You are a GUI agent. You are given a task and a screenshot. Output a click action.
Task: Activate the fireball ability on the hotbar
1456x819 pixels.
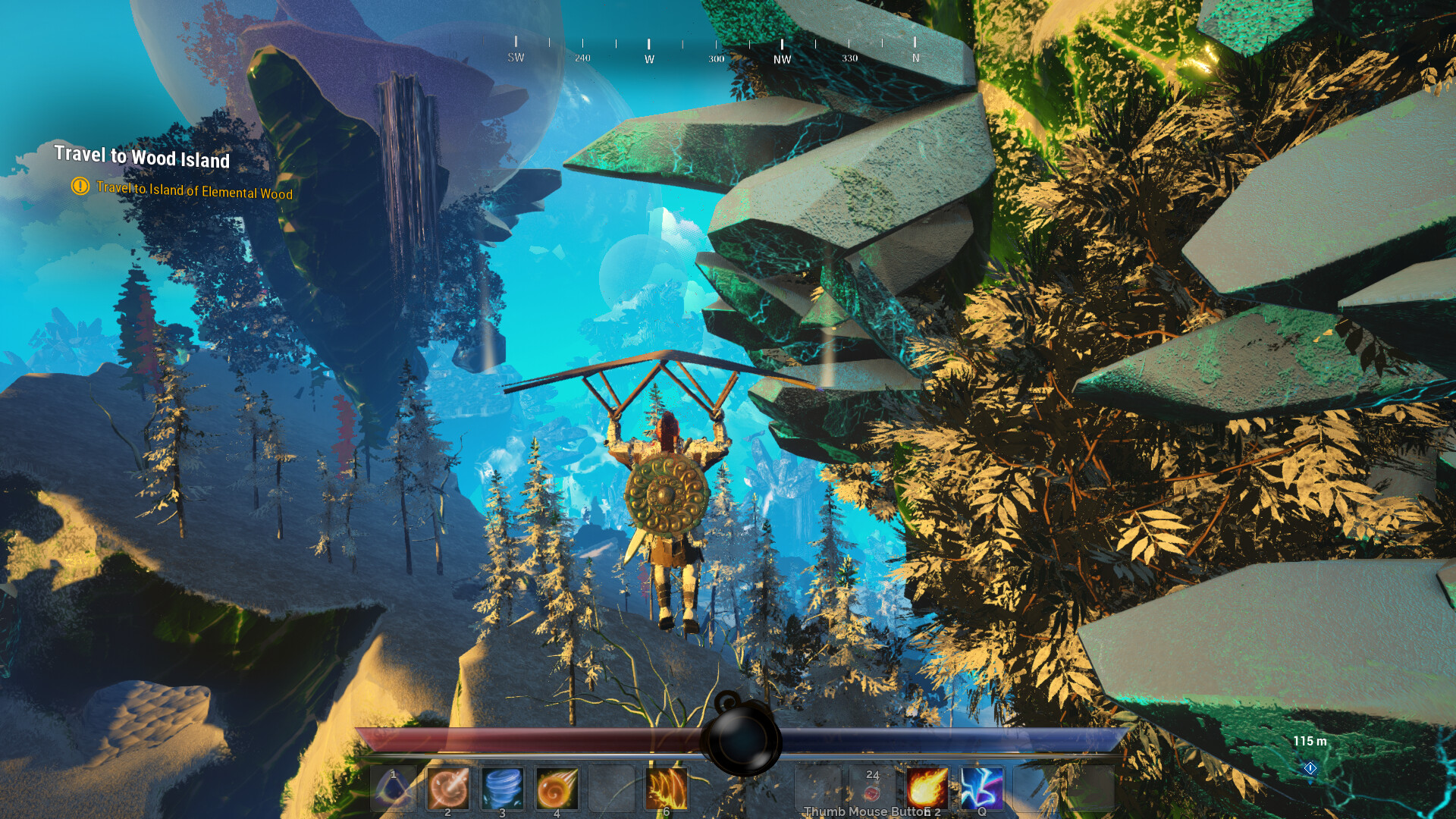927,787
